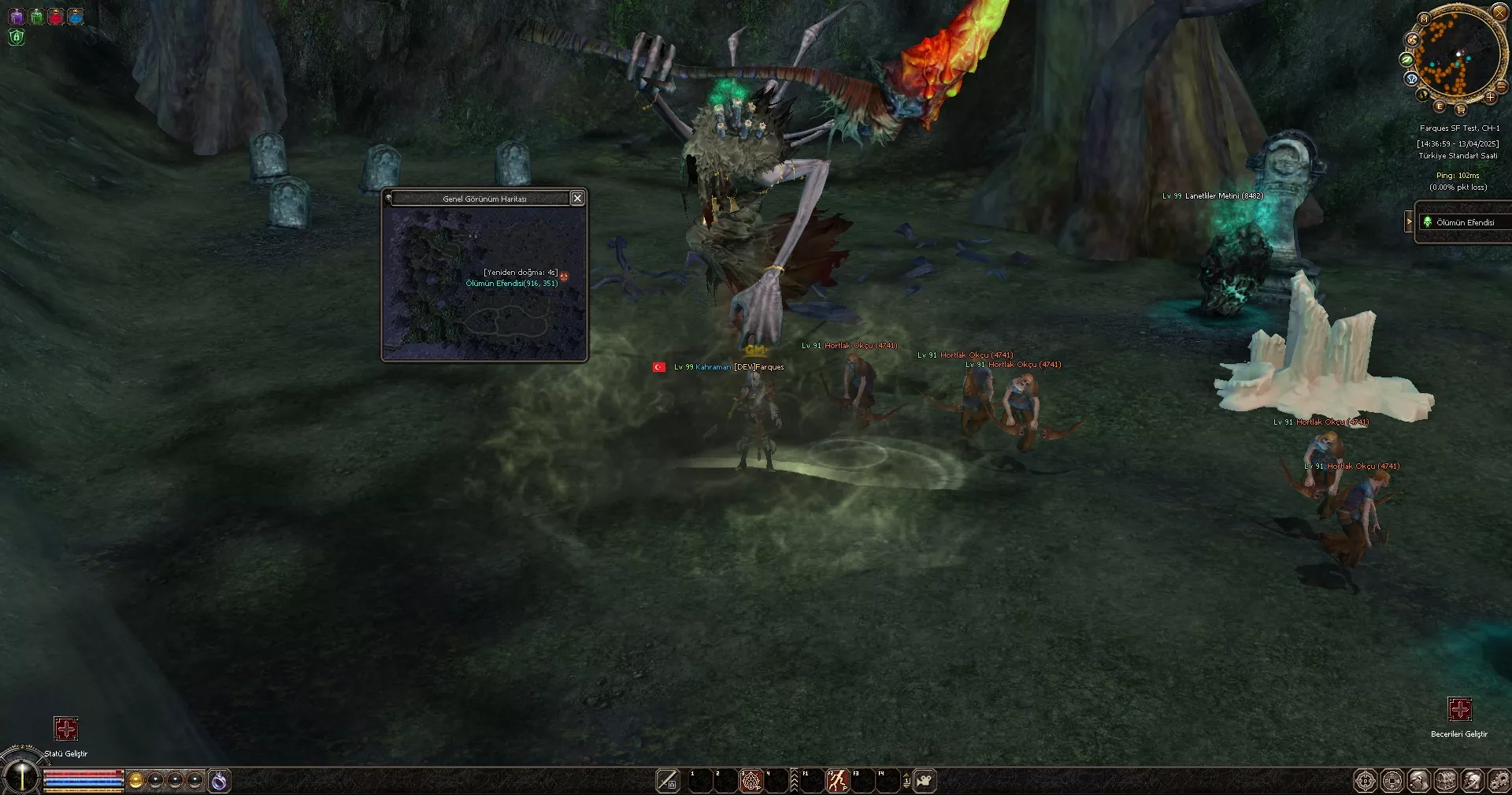
Task: Open the settings gear icon bottom-right
Action: tap(1500, 780)
